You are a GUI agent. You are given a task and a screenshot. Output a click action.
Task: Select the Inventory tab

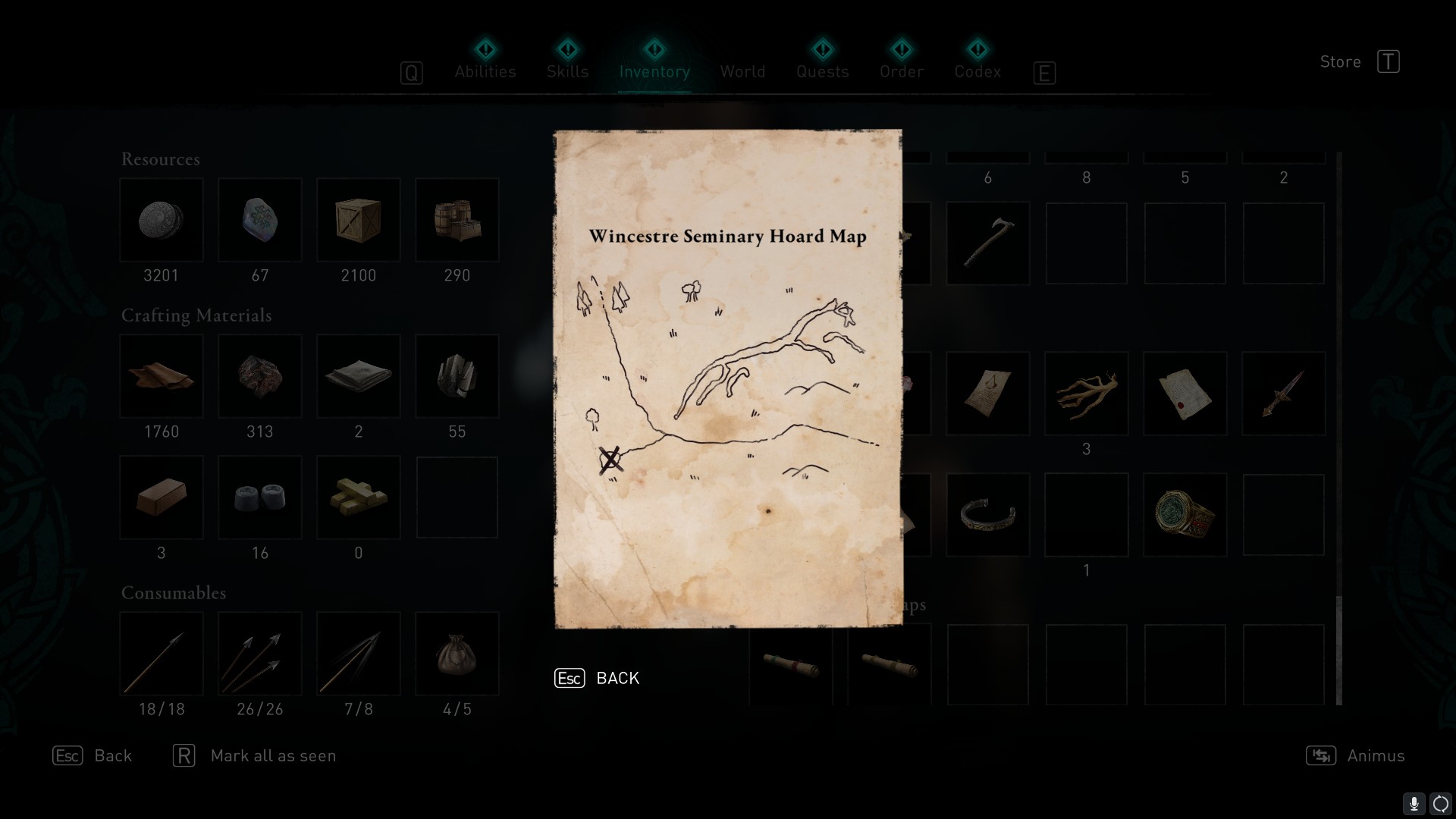(x=654, y=71)
